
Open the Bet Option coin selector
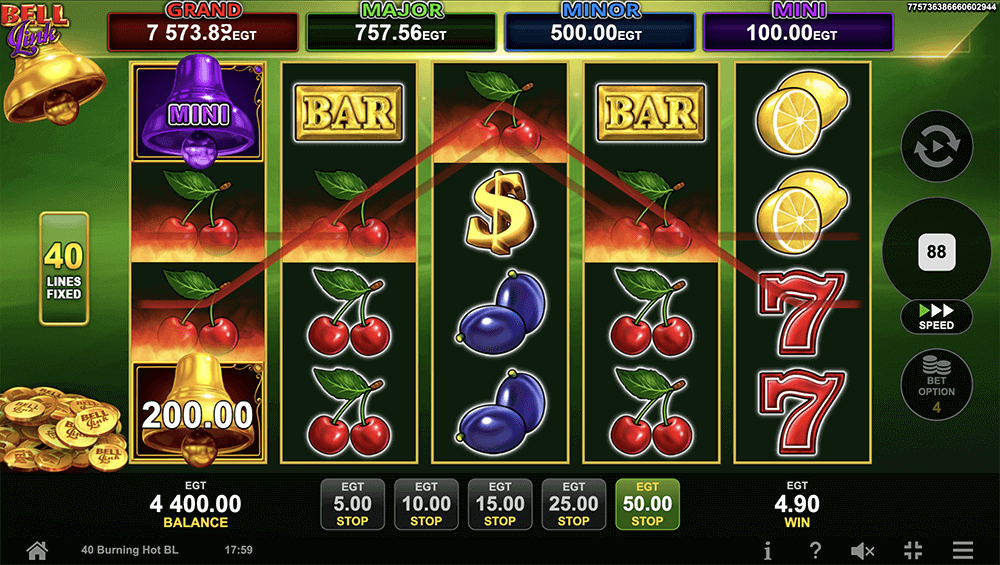936,383
